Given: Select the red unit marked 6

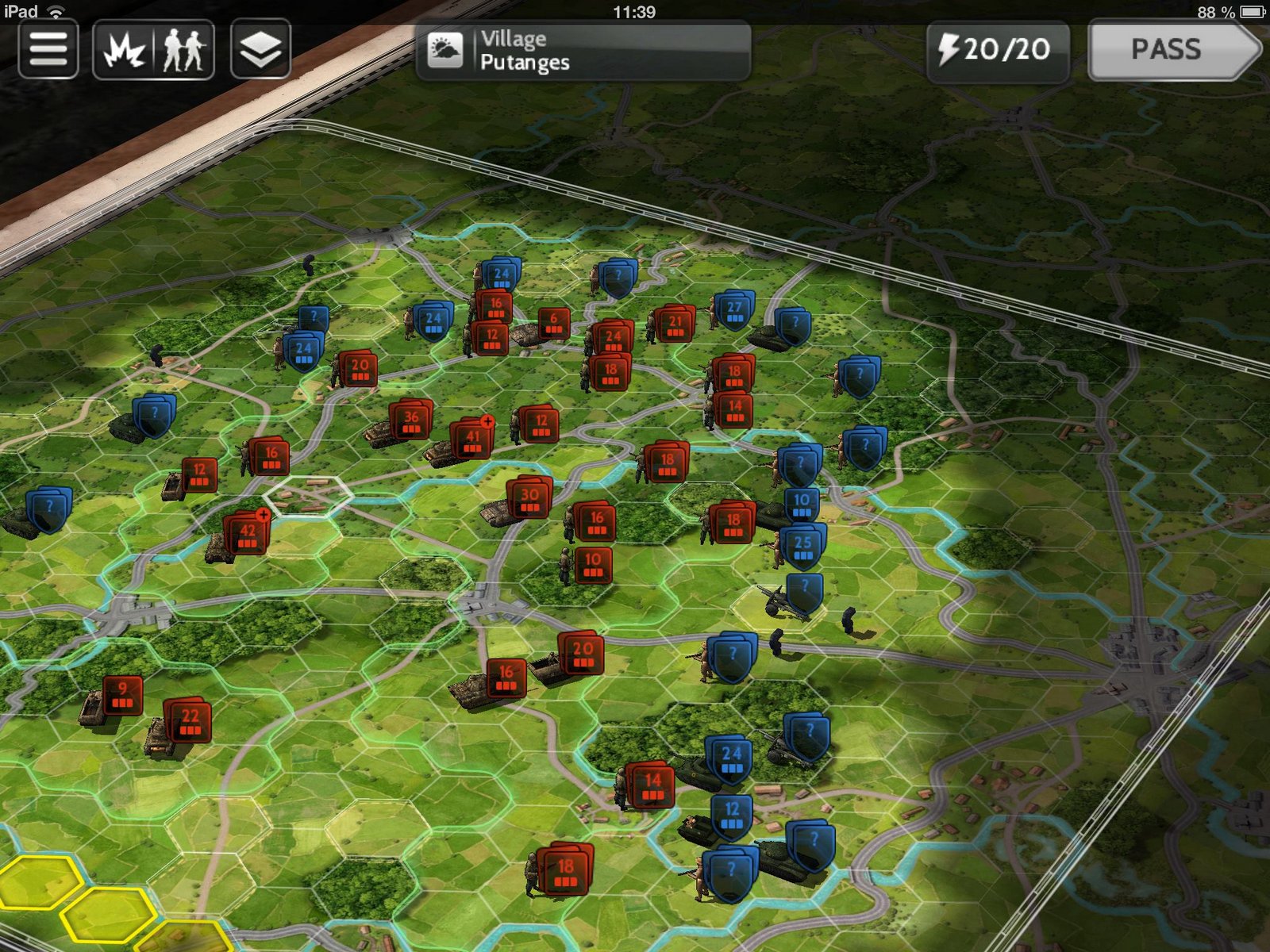Looking at the screenshot, I should tap(553, 322).
